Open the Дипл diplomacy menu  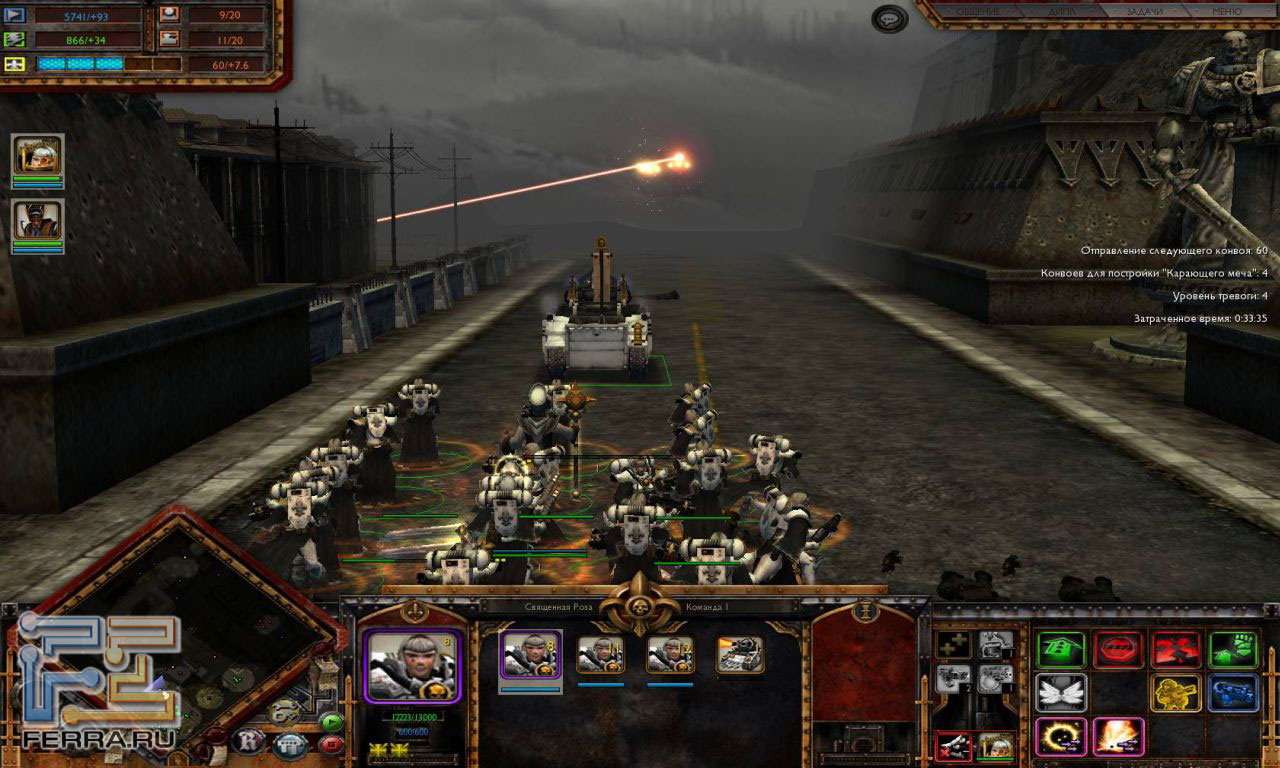[x=1062, y=12]
